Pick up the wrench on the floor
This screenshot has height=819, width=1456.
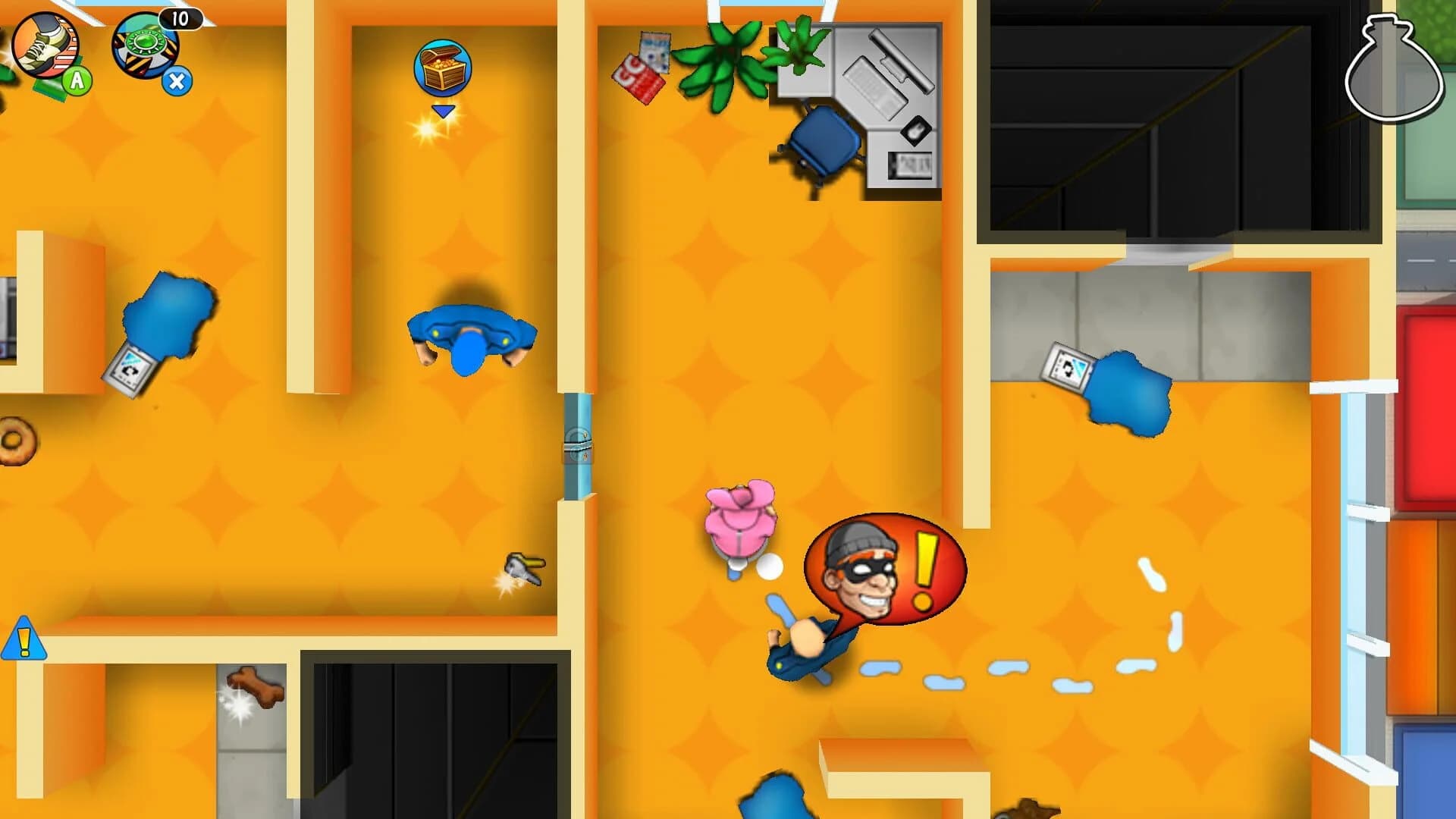(526, 568)
